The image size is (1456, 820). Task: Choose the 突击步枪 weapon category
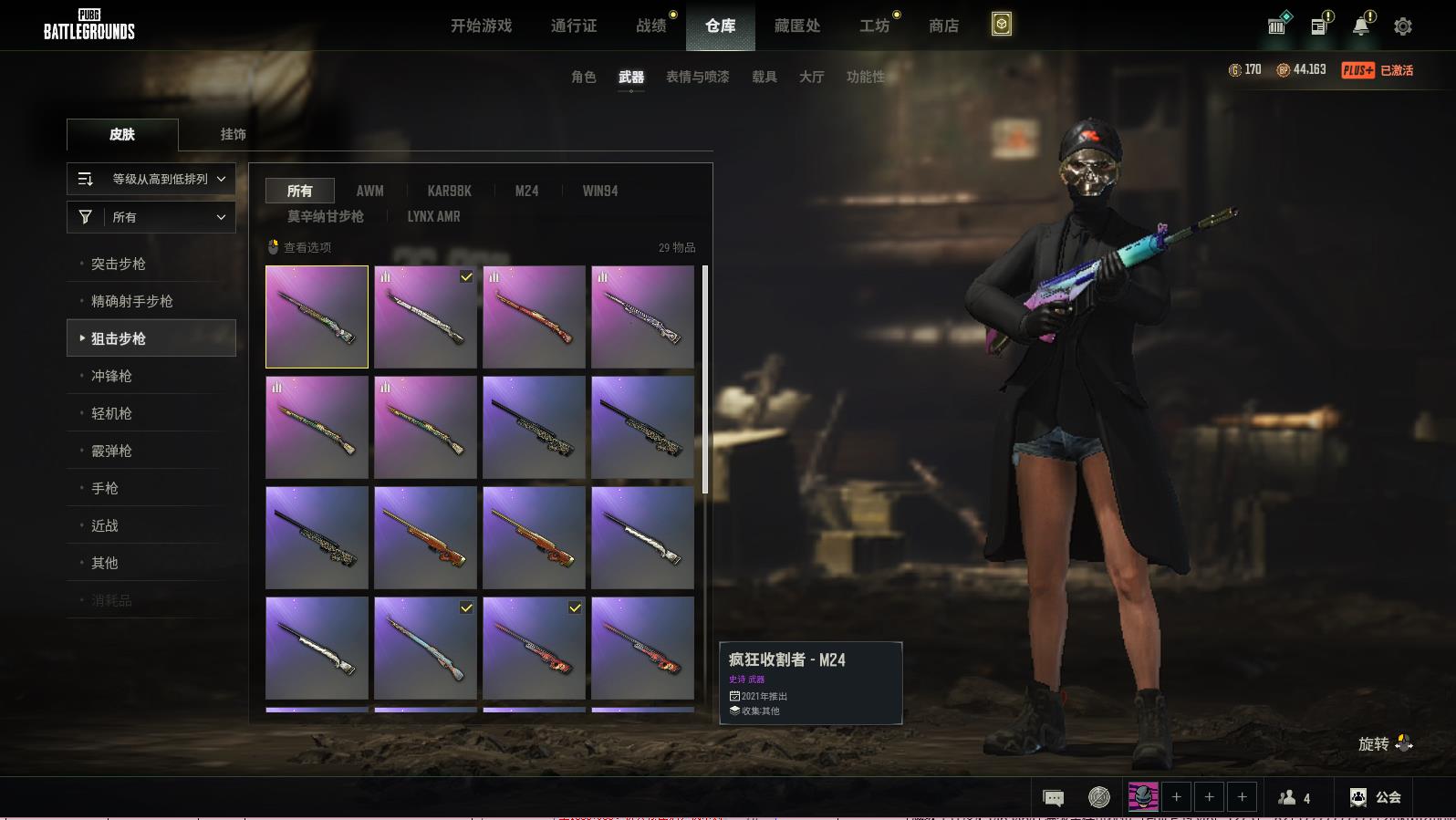(x=119, y=264)
